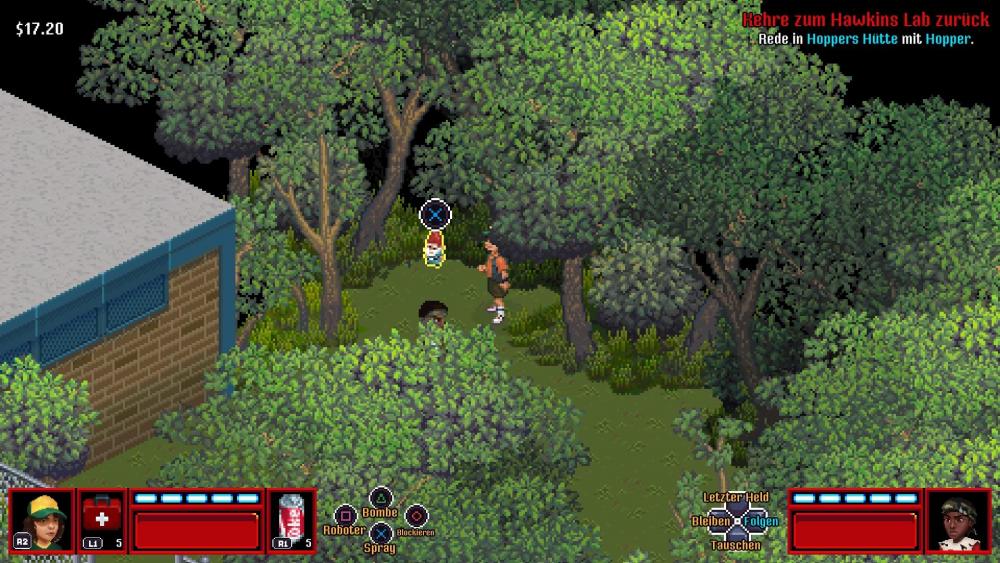Open the Hawkins Lab objective tracker
The image size is (1000, 563).
click(x=864, y=20)
